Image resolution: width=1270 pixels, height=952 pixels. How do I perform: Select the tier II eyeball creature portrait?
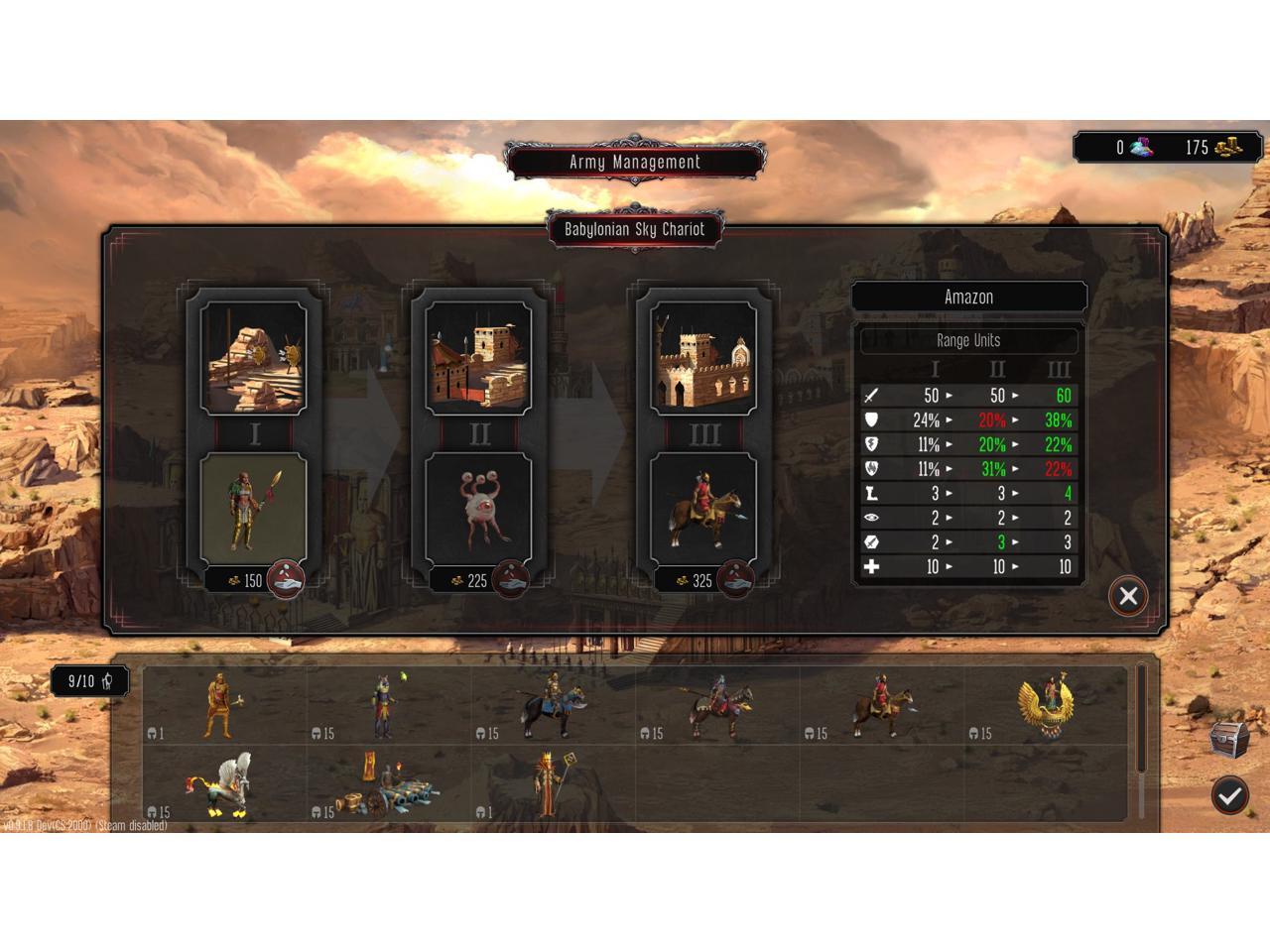[479, 508]
